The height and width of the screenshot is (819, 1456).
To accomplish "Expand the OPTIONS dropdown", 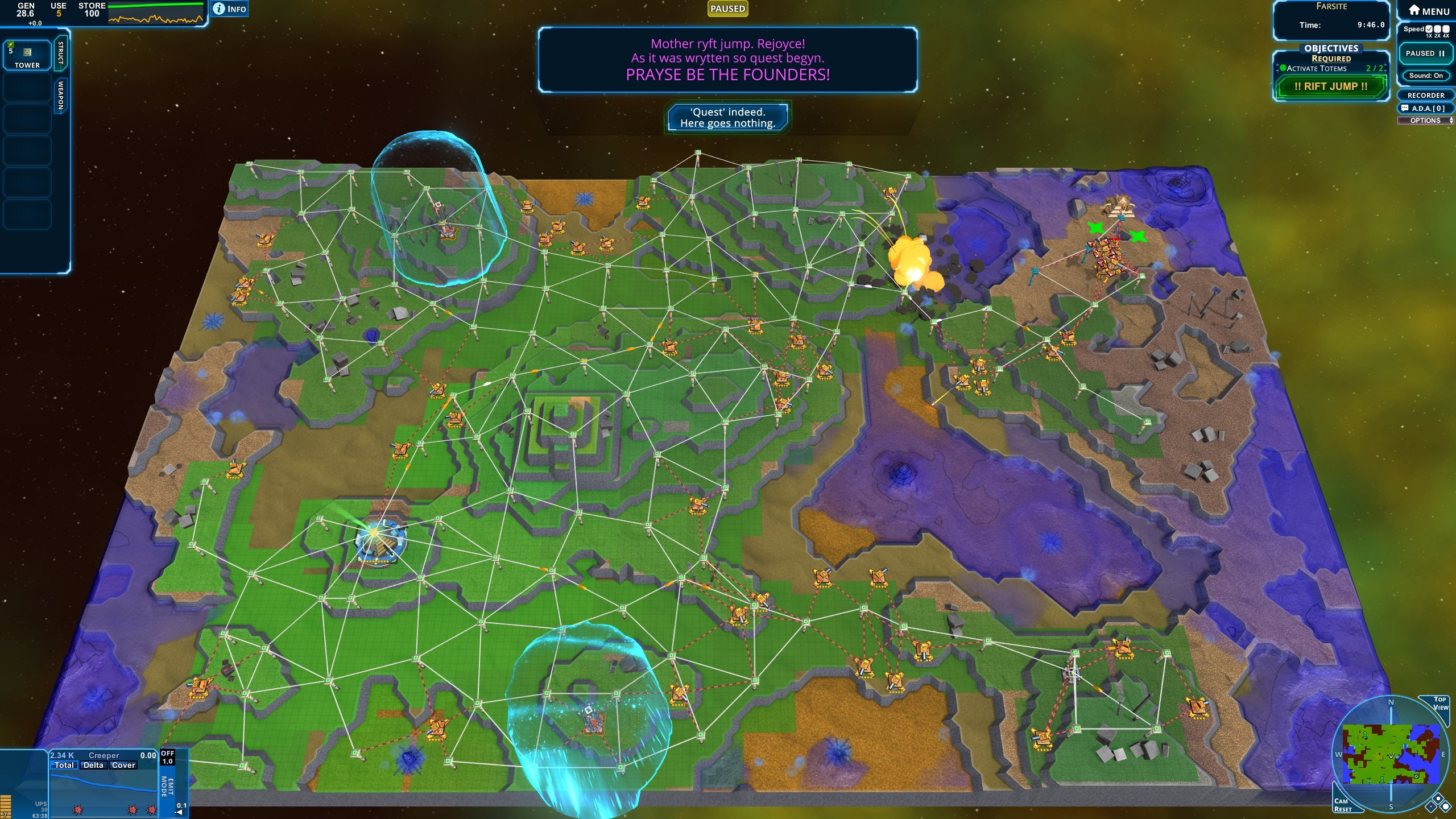I will (1425, 121).
